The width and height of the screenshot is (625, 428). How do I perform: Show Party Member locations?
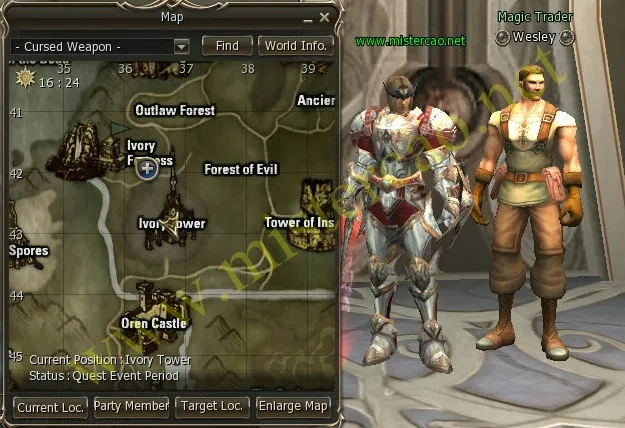131,407
